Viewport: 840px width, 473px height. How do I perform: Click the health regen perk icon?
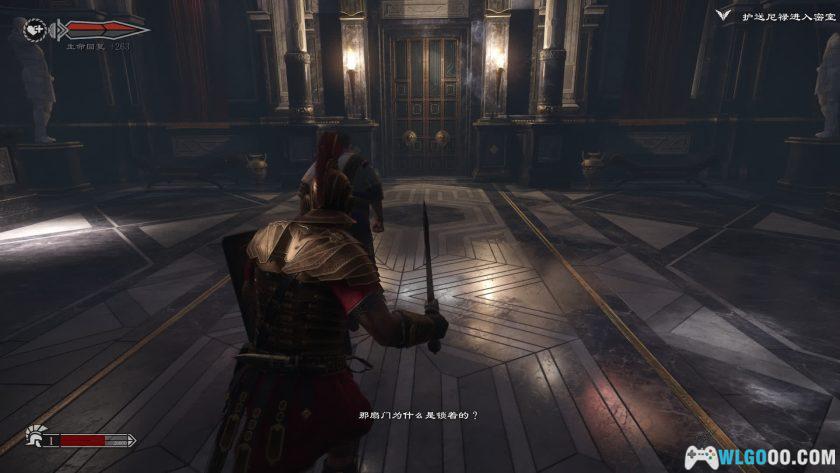(x=34, y=29)
